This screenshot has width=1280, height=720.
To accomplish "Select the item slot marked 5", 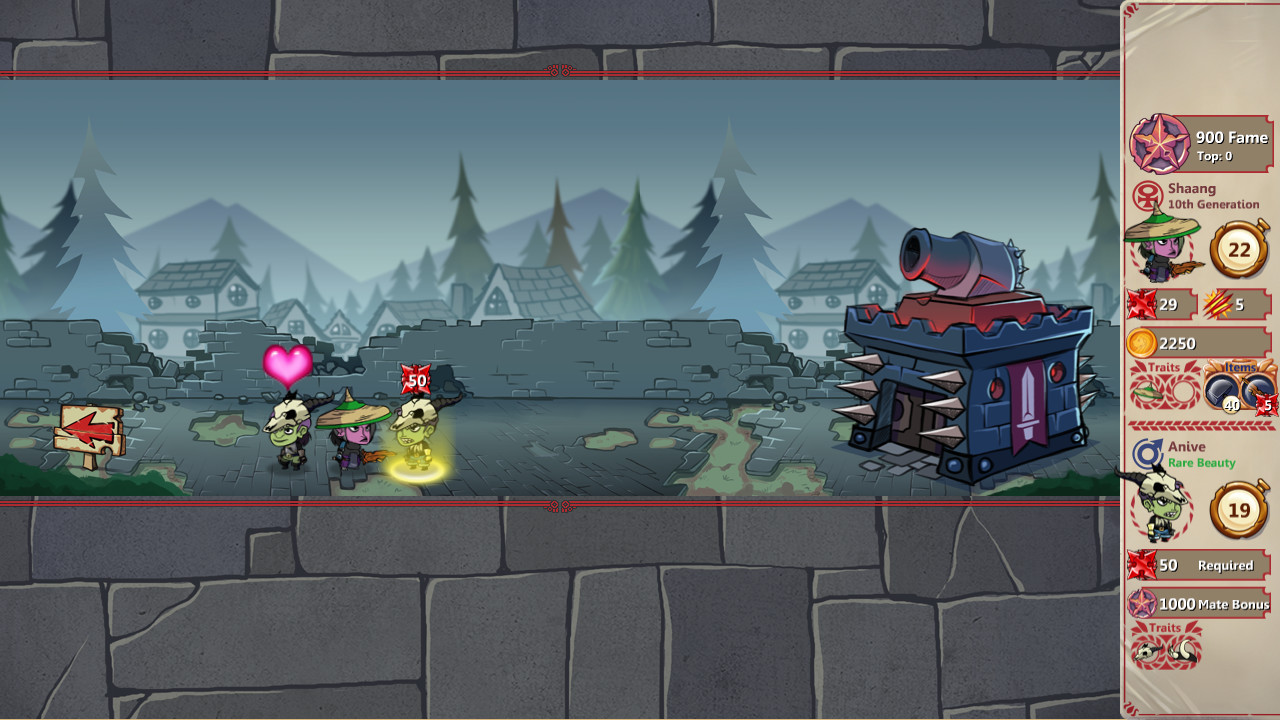I will pyautogui.click(x=1259, y=391).
